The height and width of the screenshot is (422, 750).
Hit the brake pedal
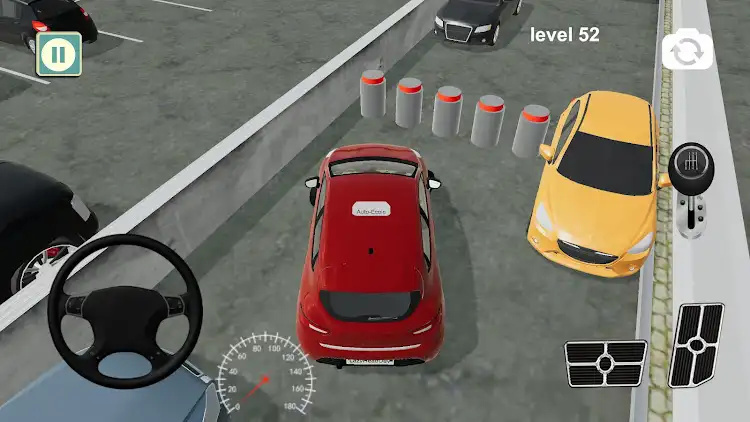click(x=606, y=362)
